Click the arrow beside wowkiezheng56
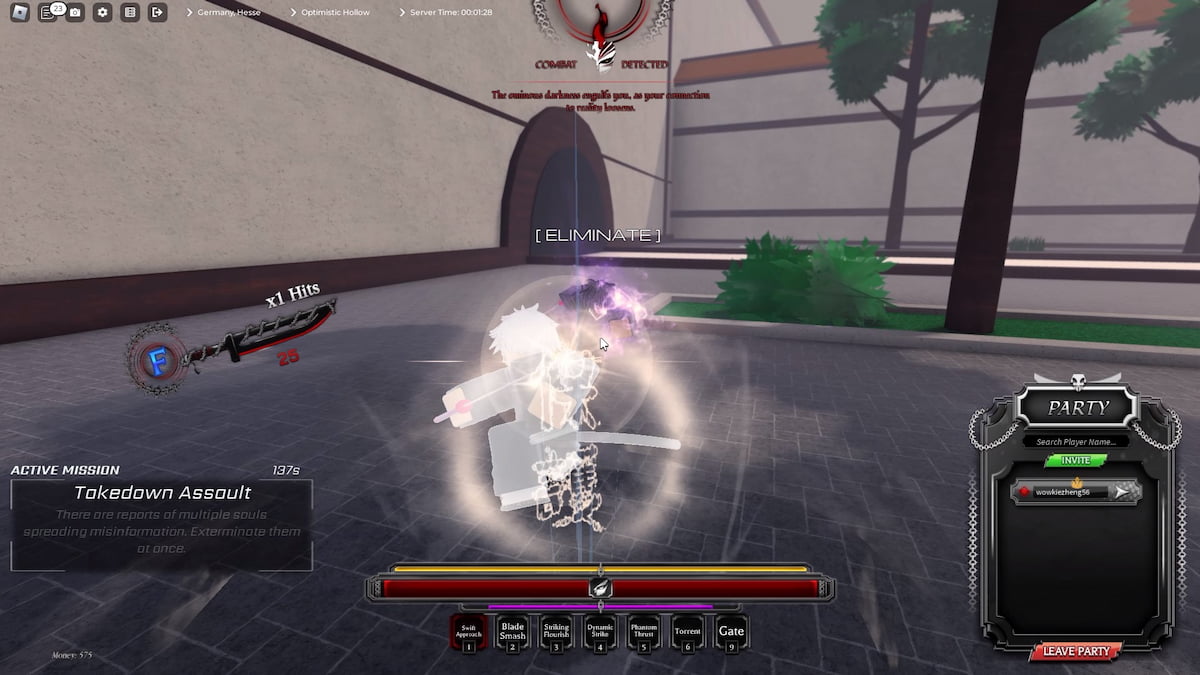 [x=1124, y=492]
